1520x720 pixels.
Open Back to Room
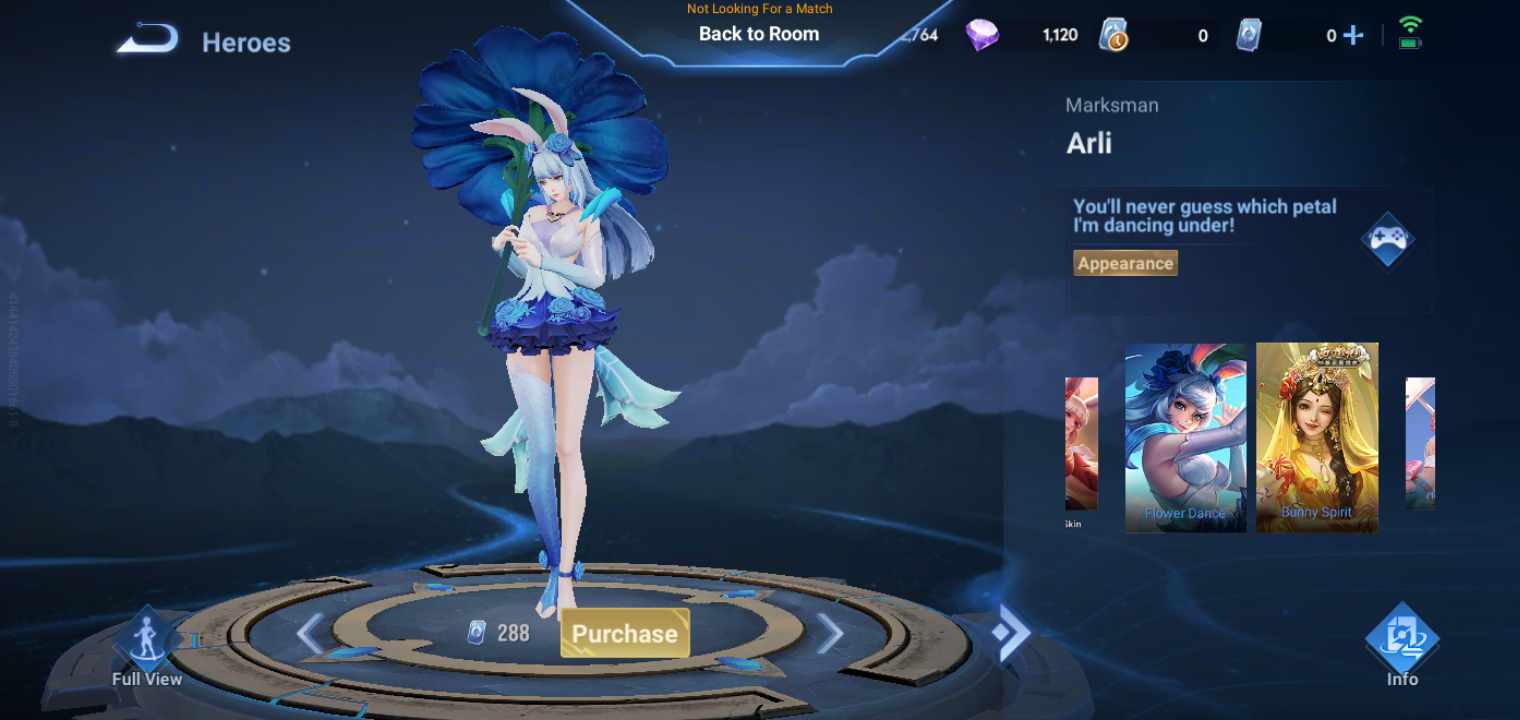[x=758, y=33]
